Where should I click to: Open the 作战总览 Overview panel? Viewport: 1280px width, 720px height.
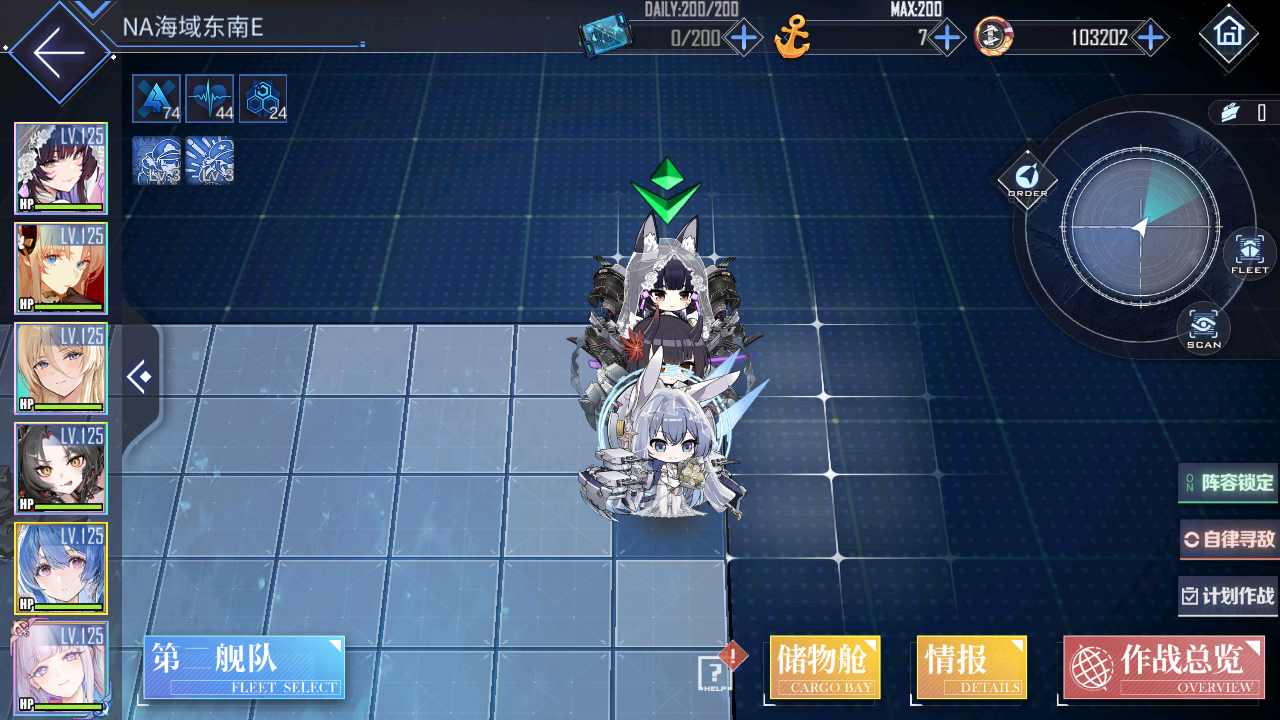pos(1163,667)
